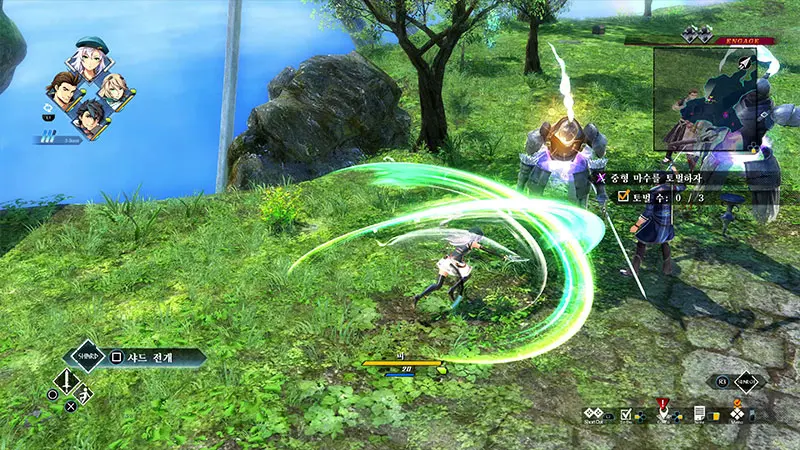Select the blonde-haired party member portrait
This screenshot has width=800, height=450.
point(113,89)
